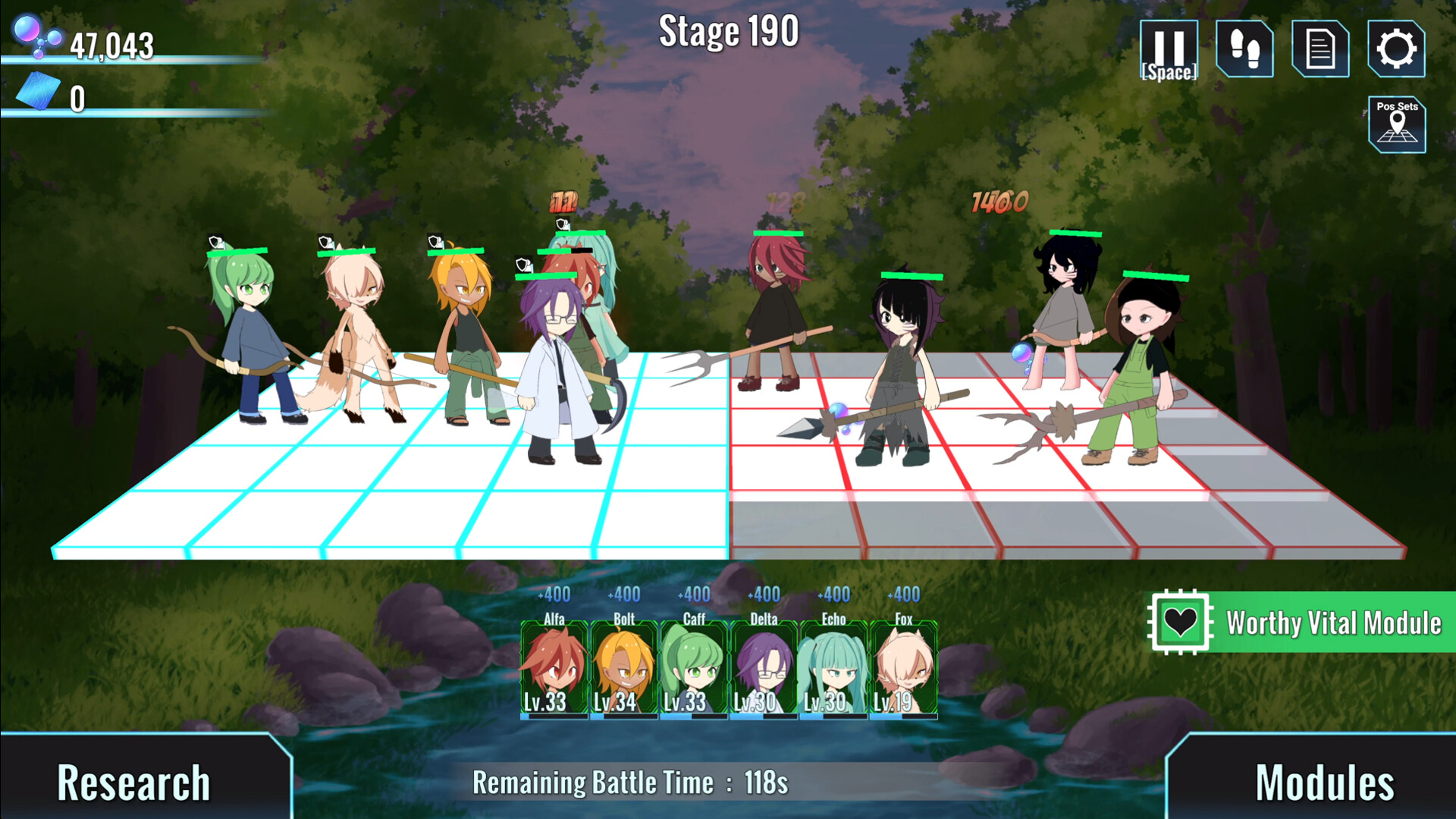Screen dimensions: 1456x819
Task: Open the Pos Sets position presets icon
Action: pyautogui.click(x=1398, y=123)
